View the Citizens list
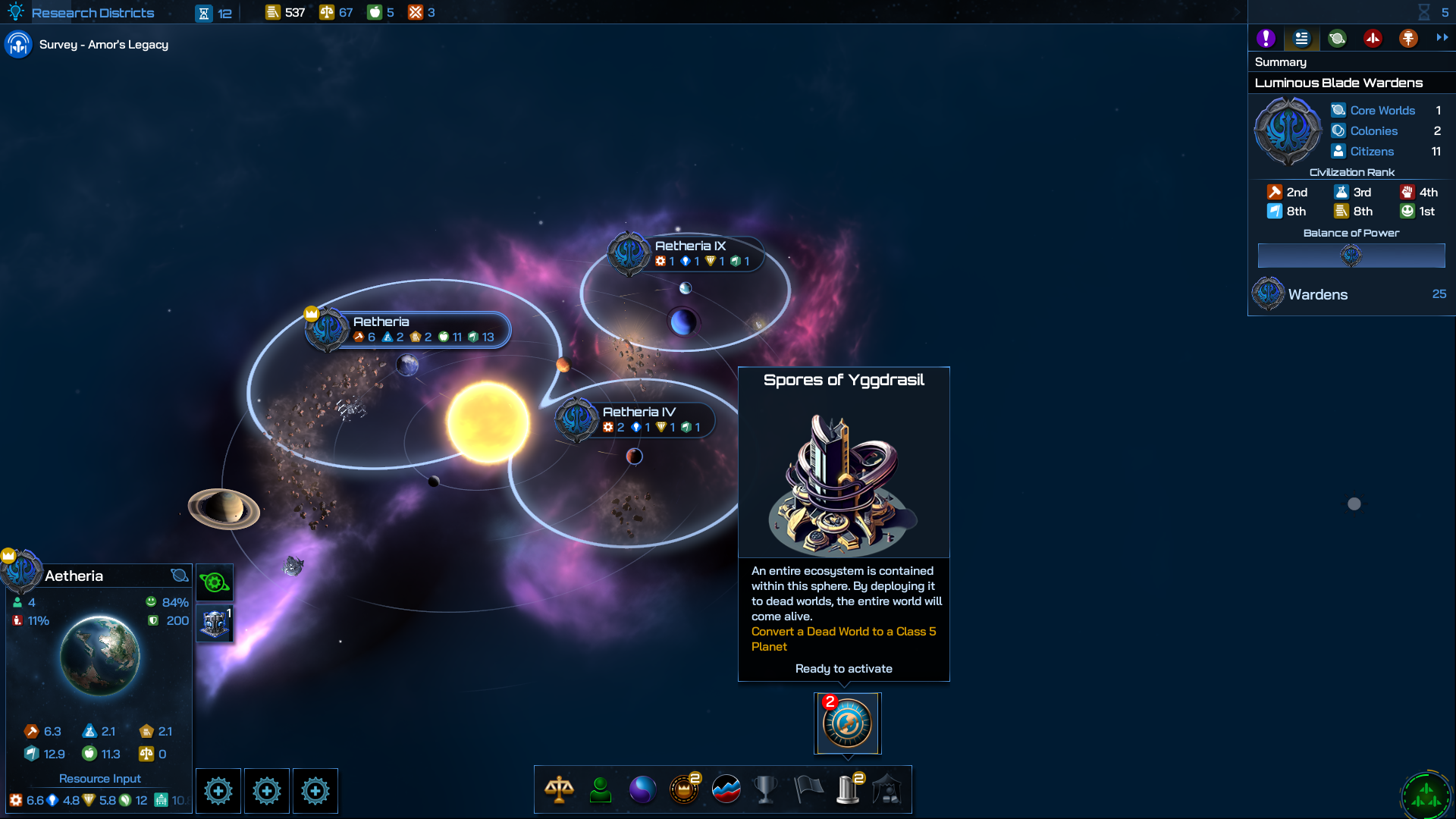The width and height of the screenshot is (1456, 819). [x=1371, y=152]
